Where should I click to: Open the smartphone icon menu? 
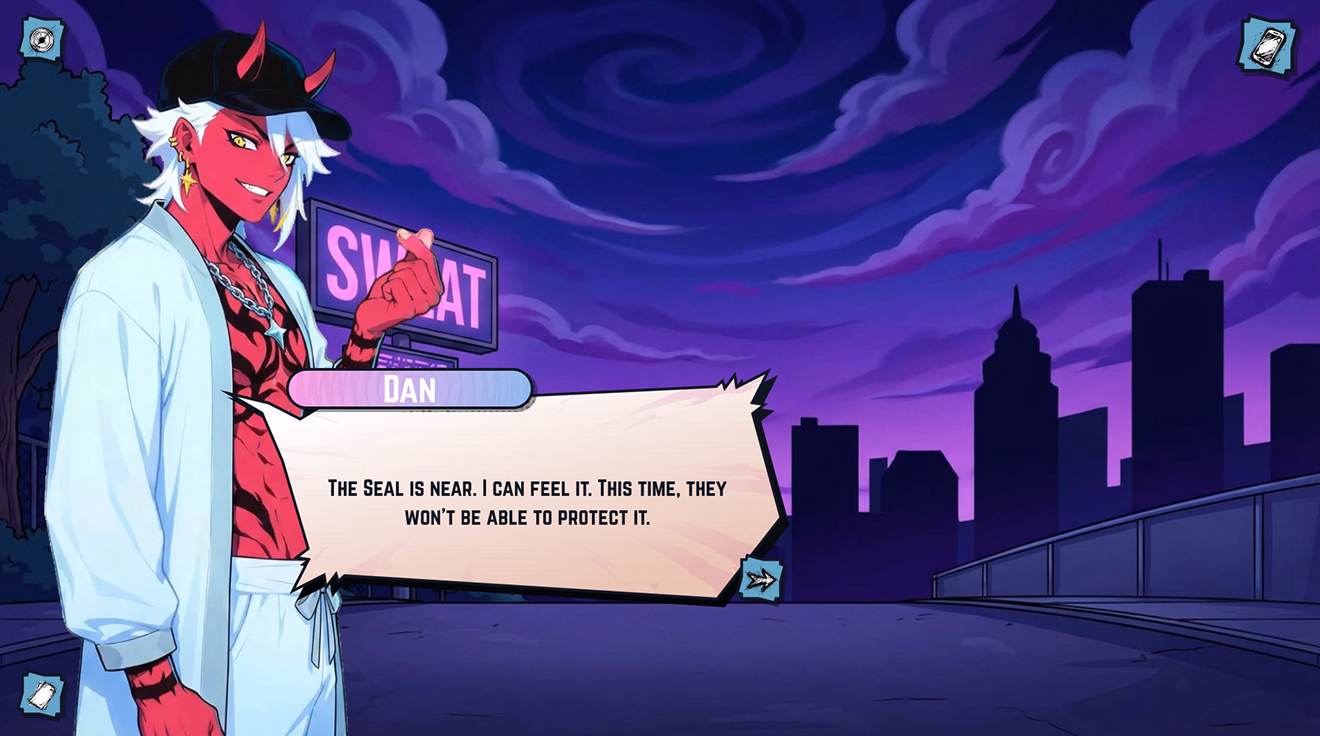pos(1267,45)
